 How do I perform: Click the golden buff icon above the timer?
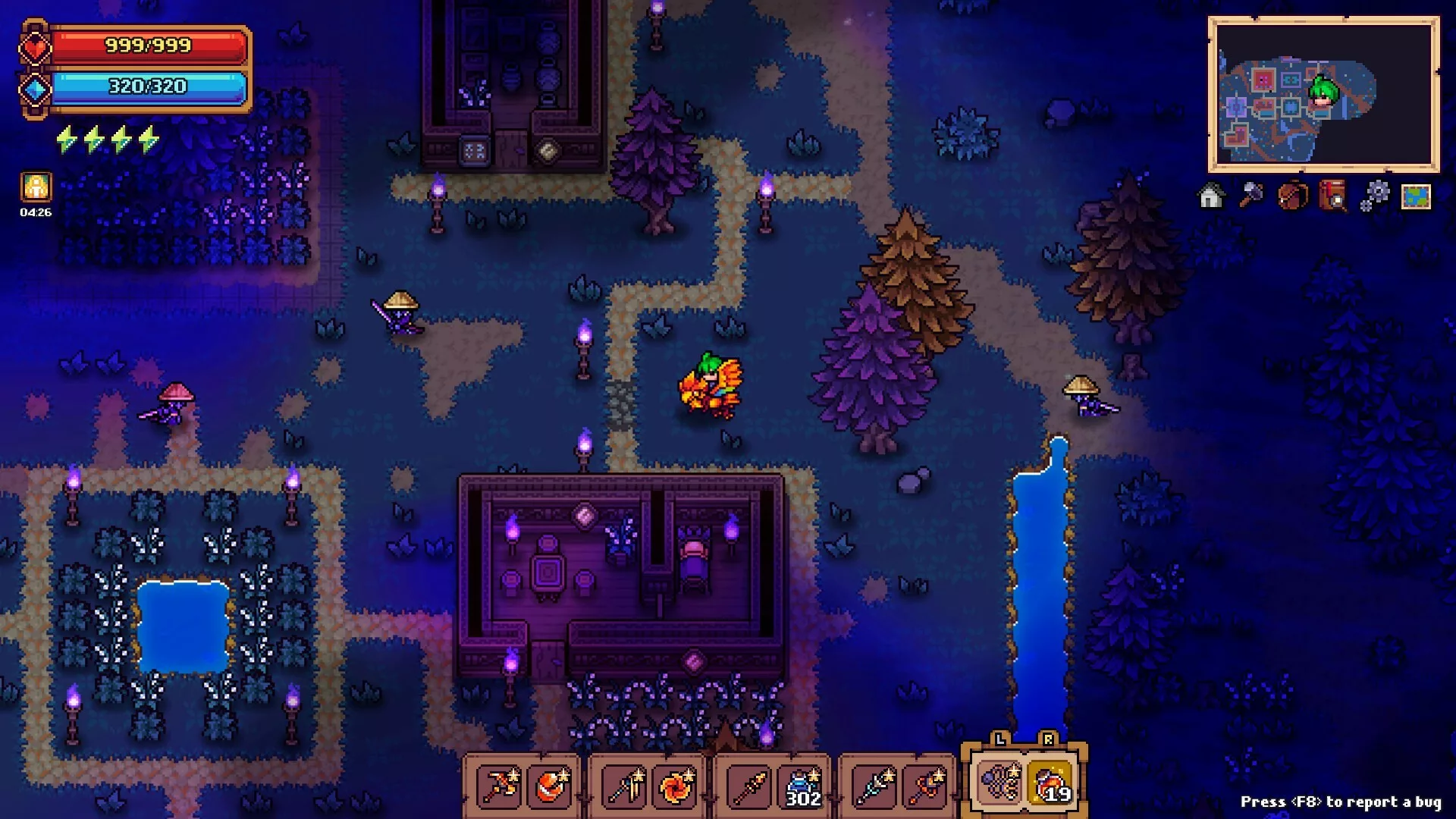(36, 187)
